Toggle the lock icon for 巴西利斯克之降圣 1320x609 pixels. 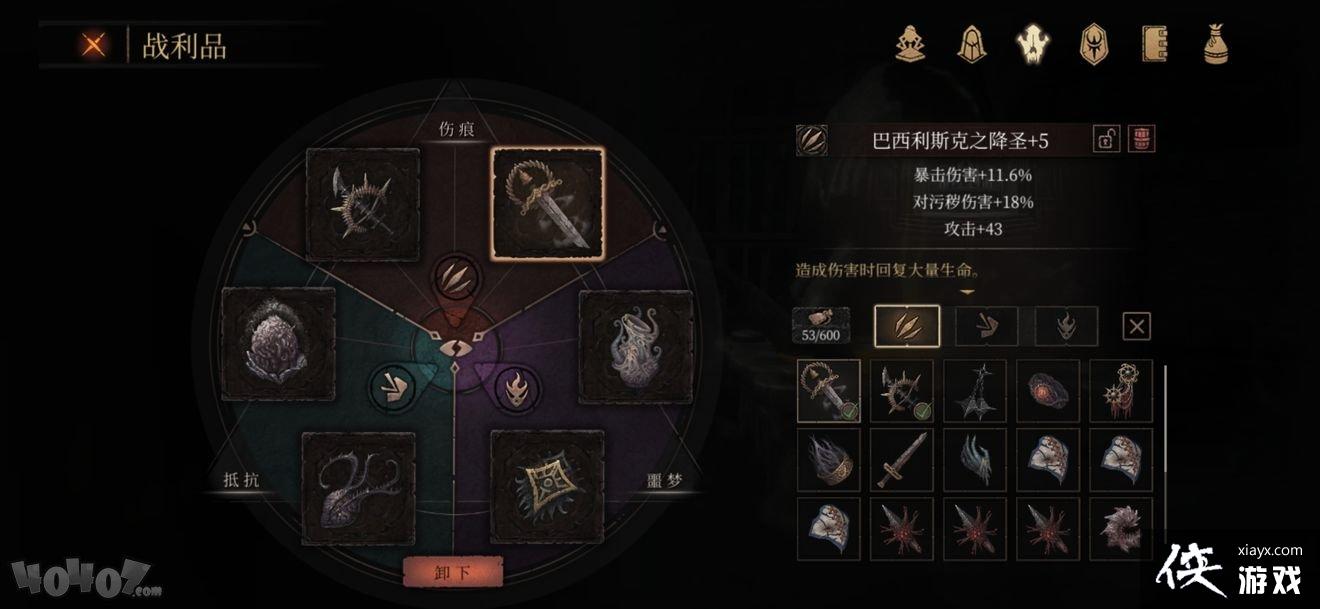click(1107, 140)
